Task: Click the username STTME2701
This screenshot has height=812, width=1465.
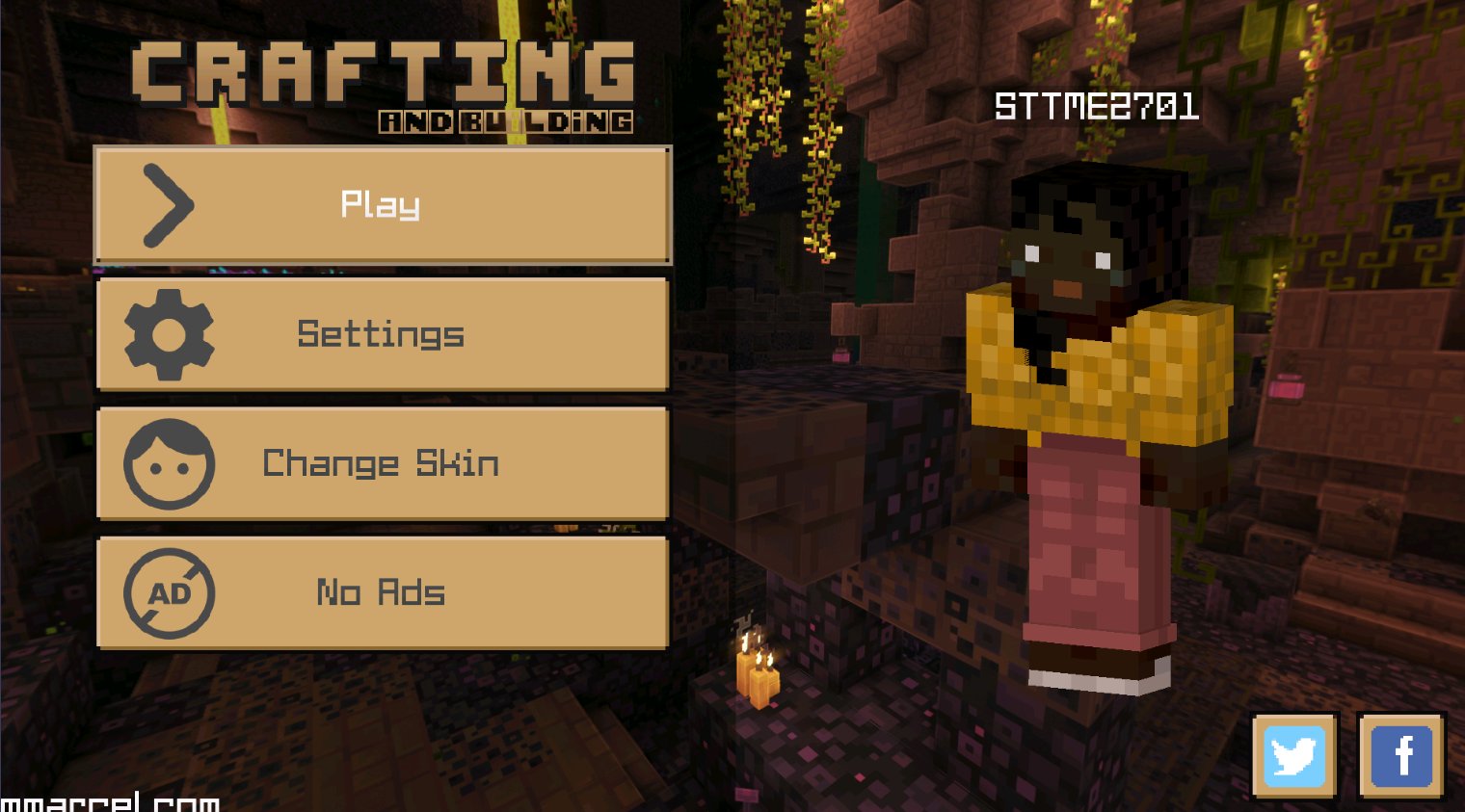Action: pos(1097,108)
